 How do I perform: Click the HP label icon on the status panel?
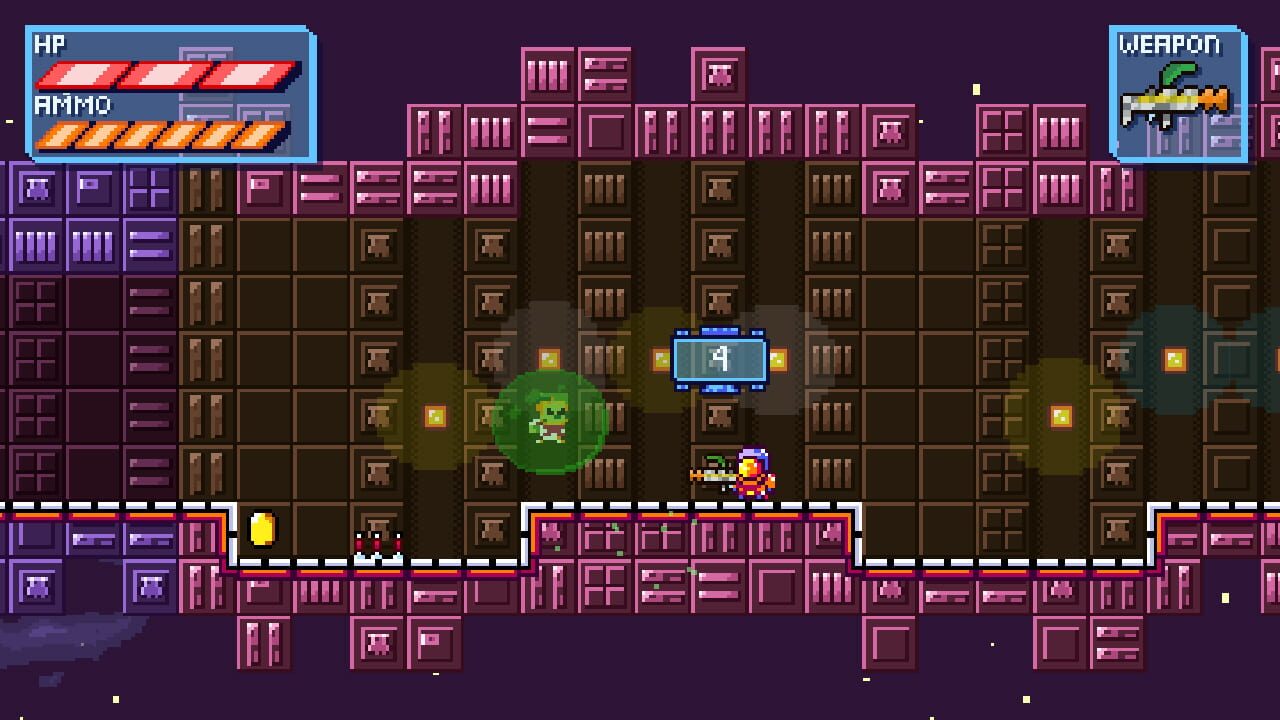[x=50, y=45]
